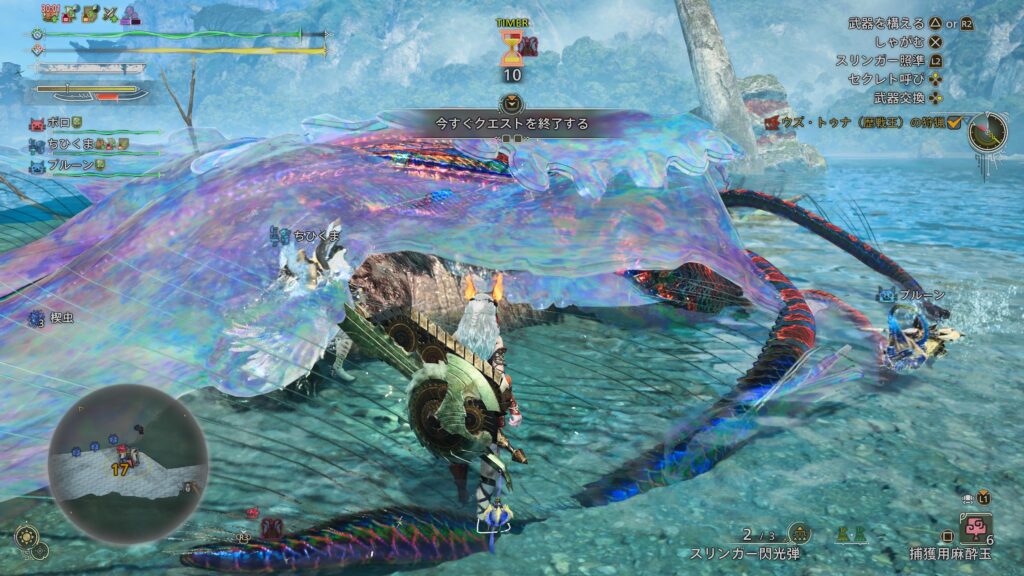Image resolution: width=1024 pixels, height=576 pixels.
Task: Choose 今すぐクエストを終了する to end quest
Action: coord(511,124)
